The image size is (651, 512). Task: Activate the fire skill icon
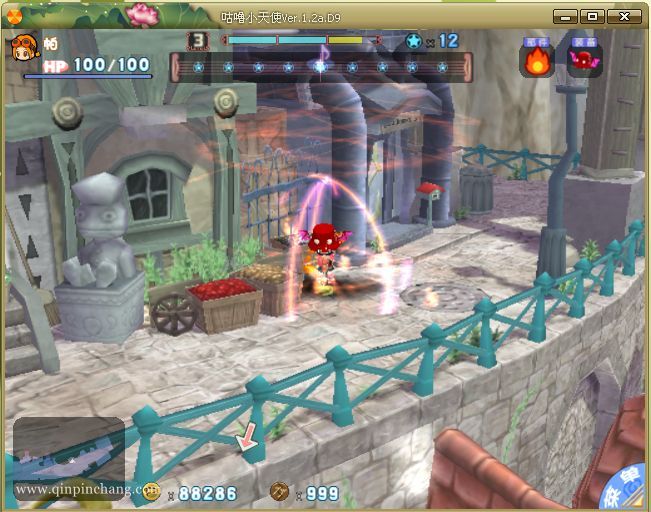537,60
